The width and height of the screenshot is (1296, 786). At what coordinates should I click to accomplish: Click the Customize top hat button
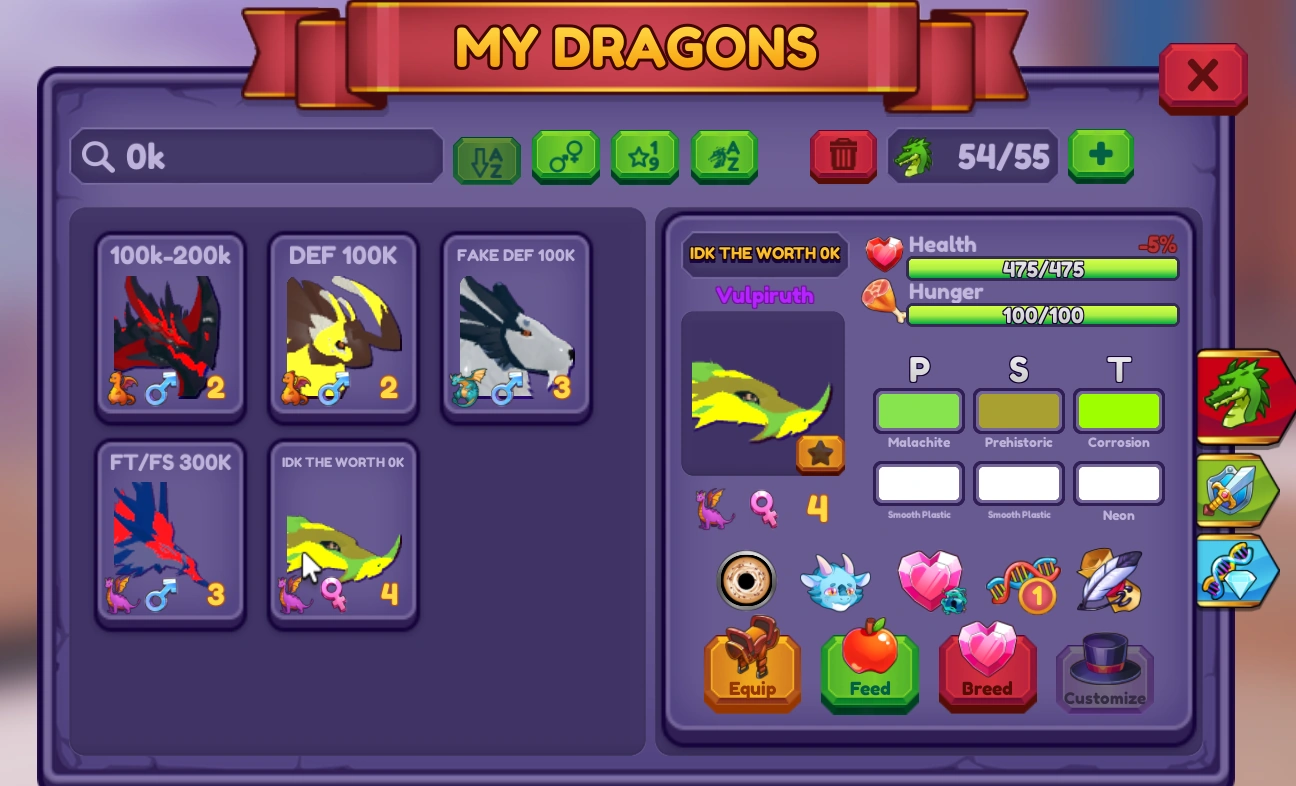tap(1104, 670)
